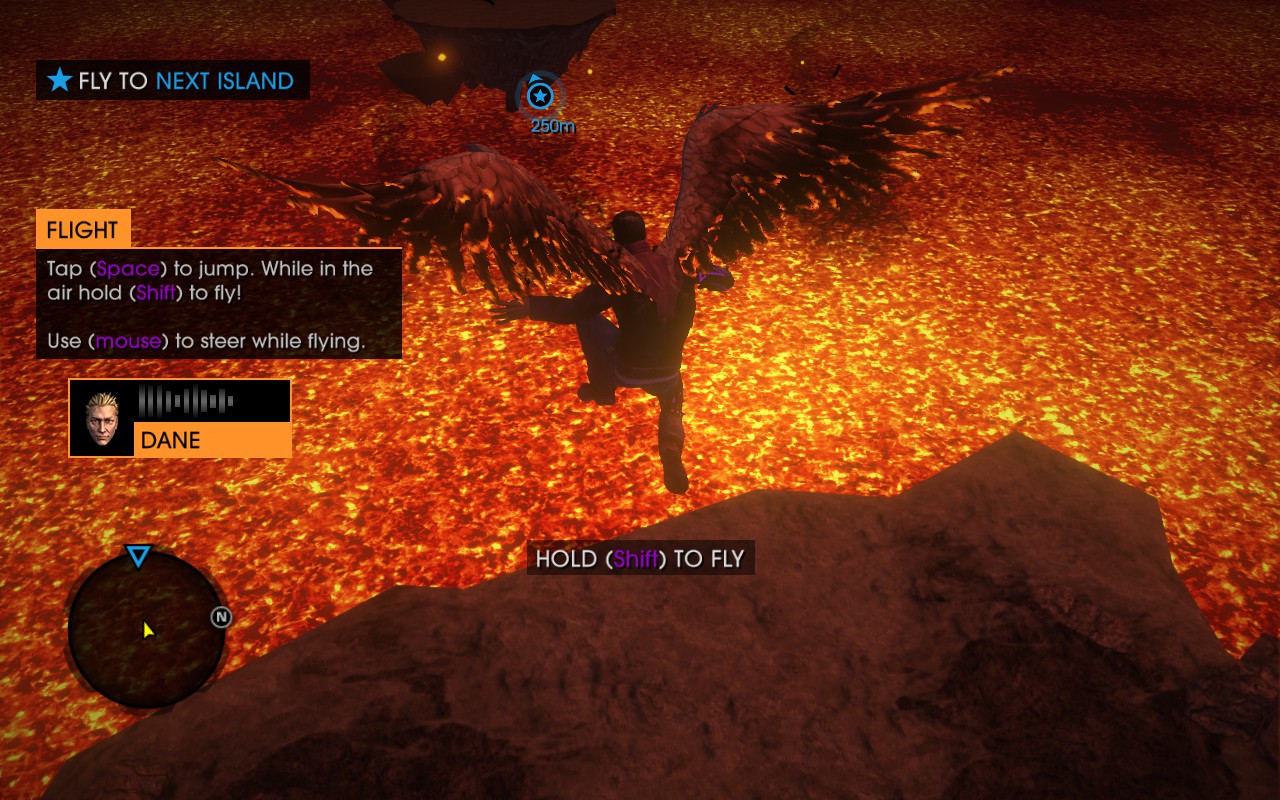This screenshot has height=800, width=1280.
Task: Click the Fly to Next Island objective tracker
Action: (173, 81)
